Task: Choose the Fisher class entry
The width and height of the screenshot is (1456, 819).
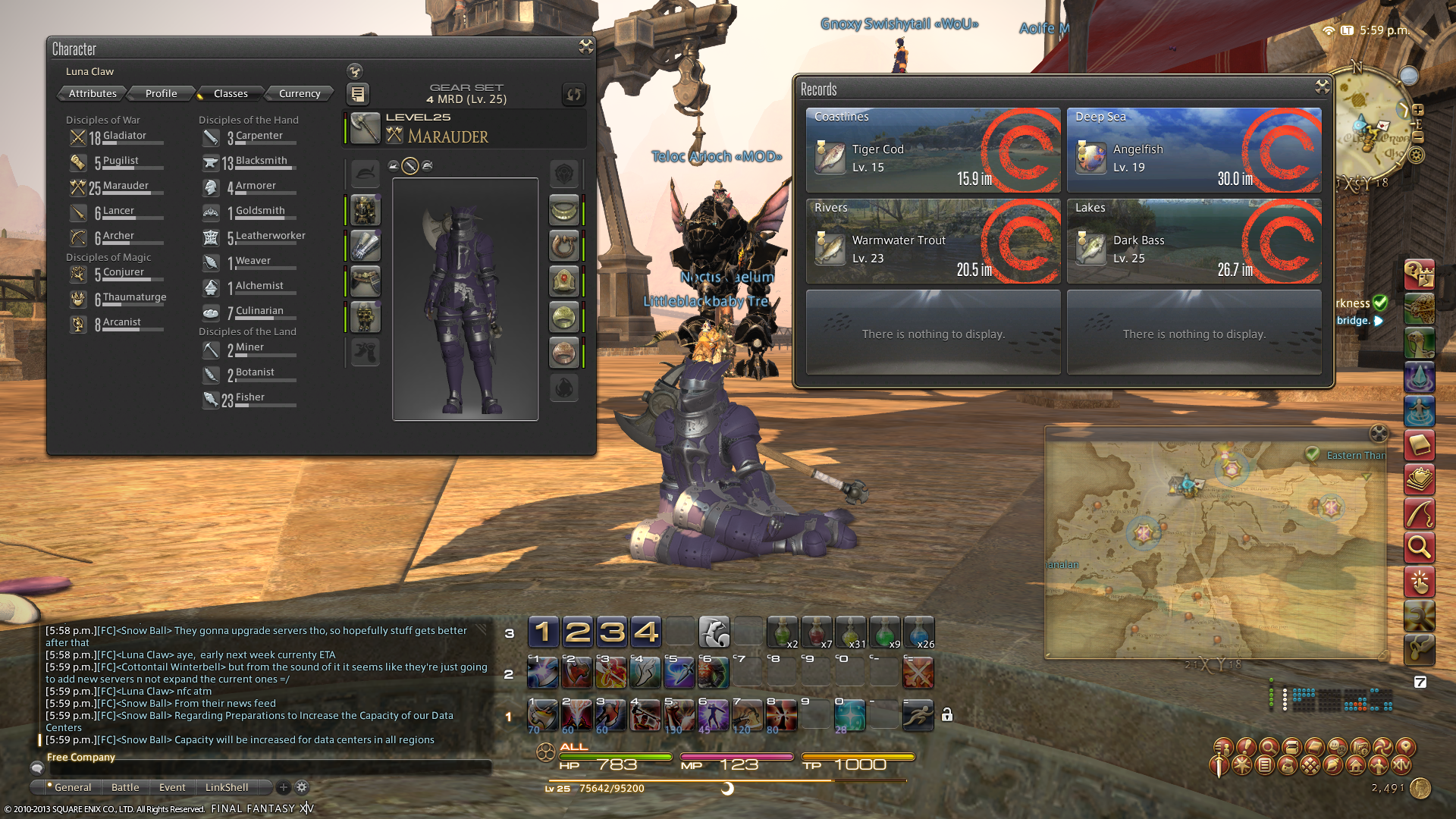Action: coord(249,399)
